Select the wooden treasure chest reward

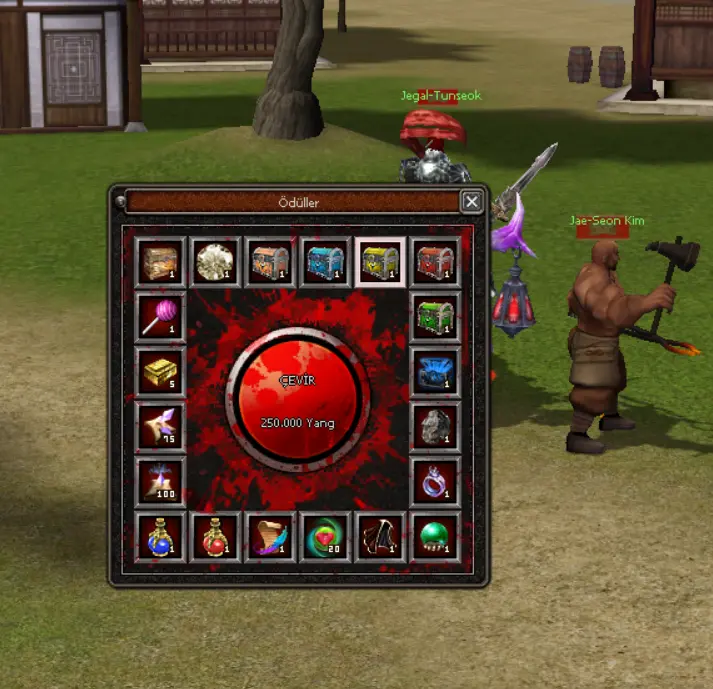click(161, 262)
